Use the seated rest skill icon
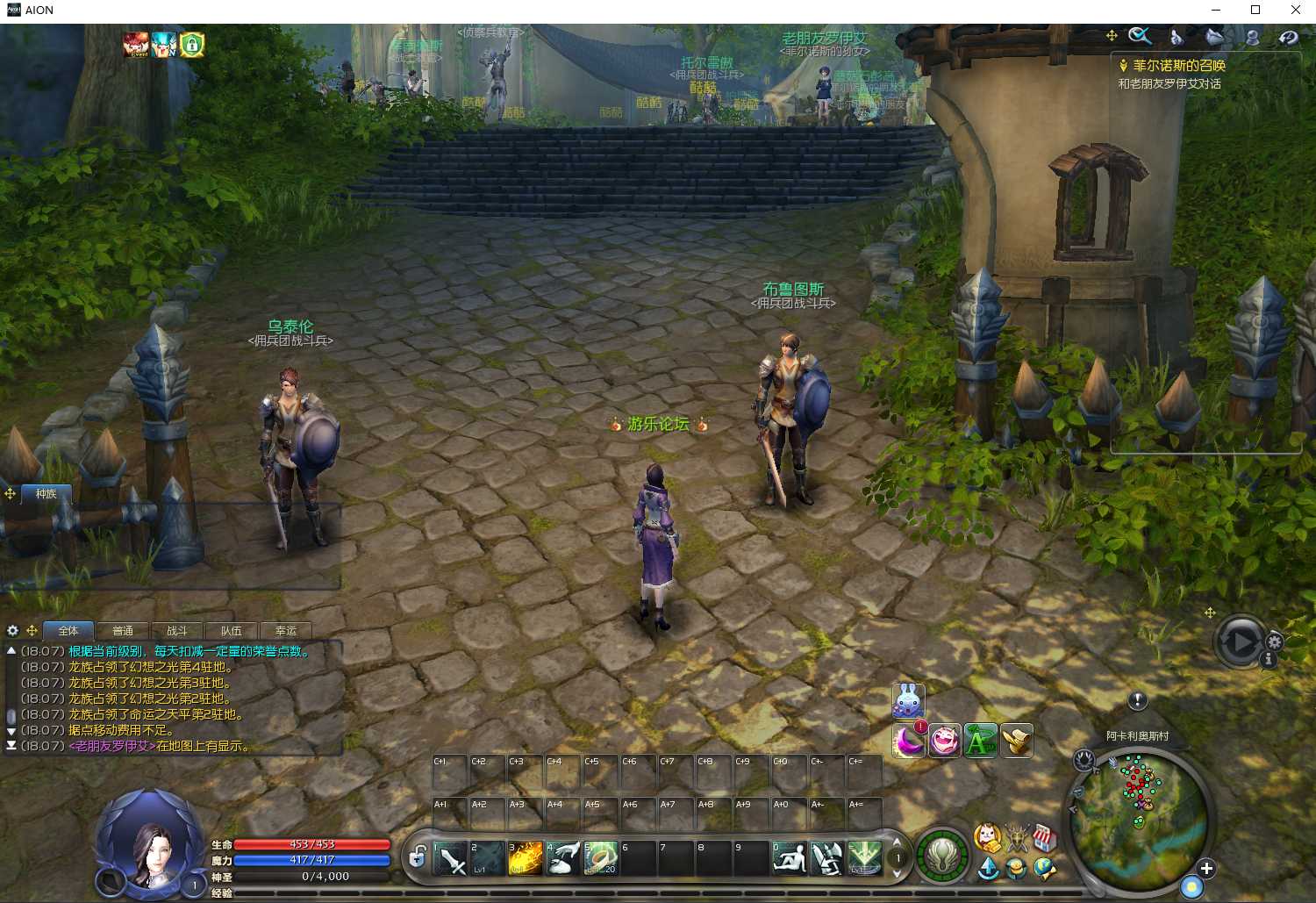The height and width of the screenshot is (903, 1316). [x=789, y=858]
